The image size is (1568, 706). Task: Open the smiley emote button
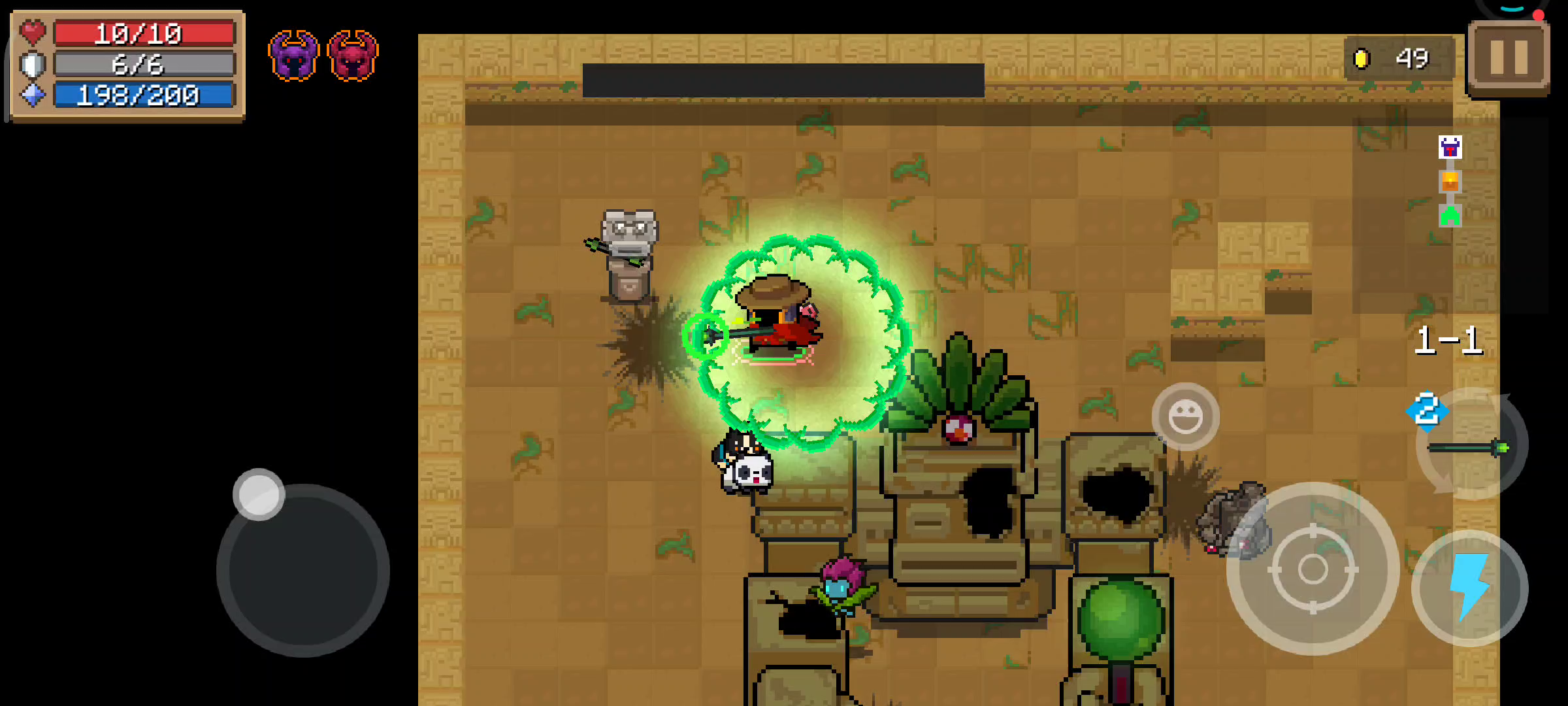pos(1185,416)
